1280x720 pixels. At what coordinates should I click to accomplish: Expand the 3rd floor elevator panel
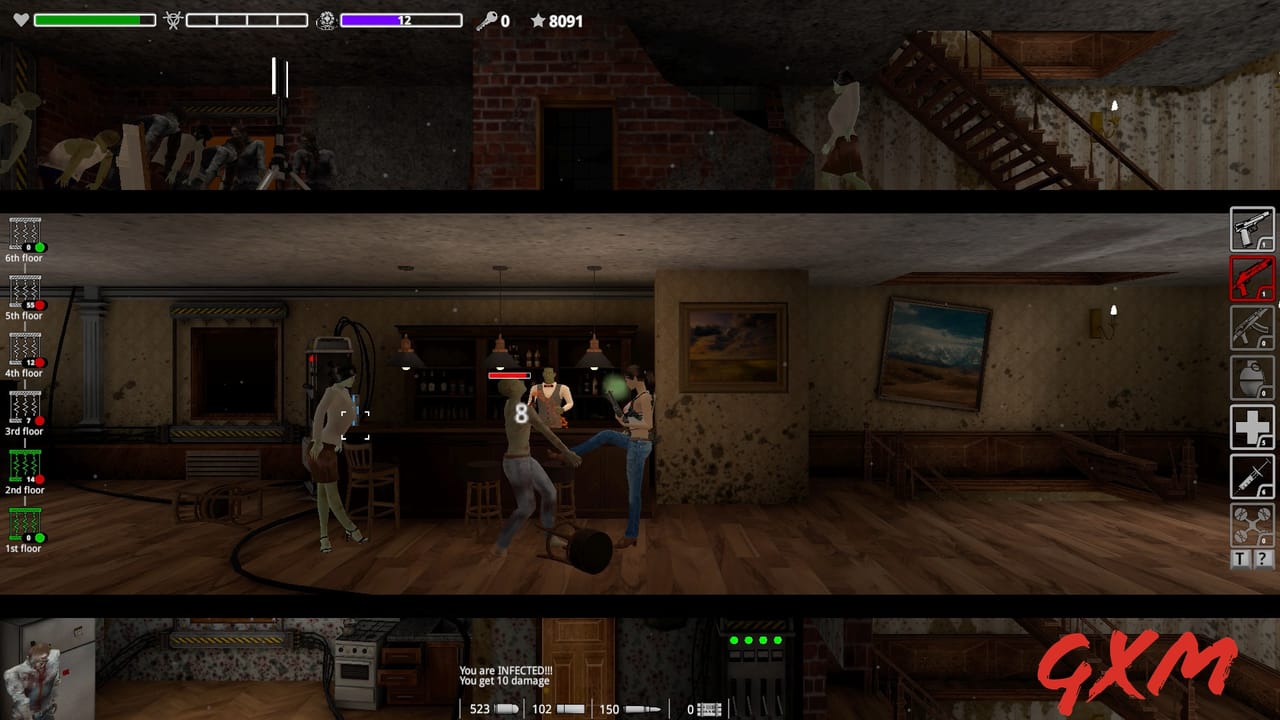[23, 407]
